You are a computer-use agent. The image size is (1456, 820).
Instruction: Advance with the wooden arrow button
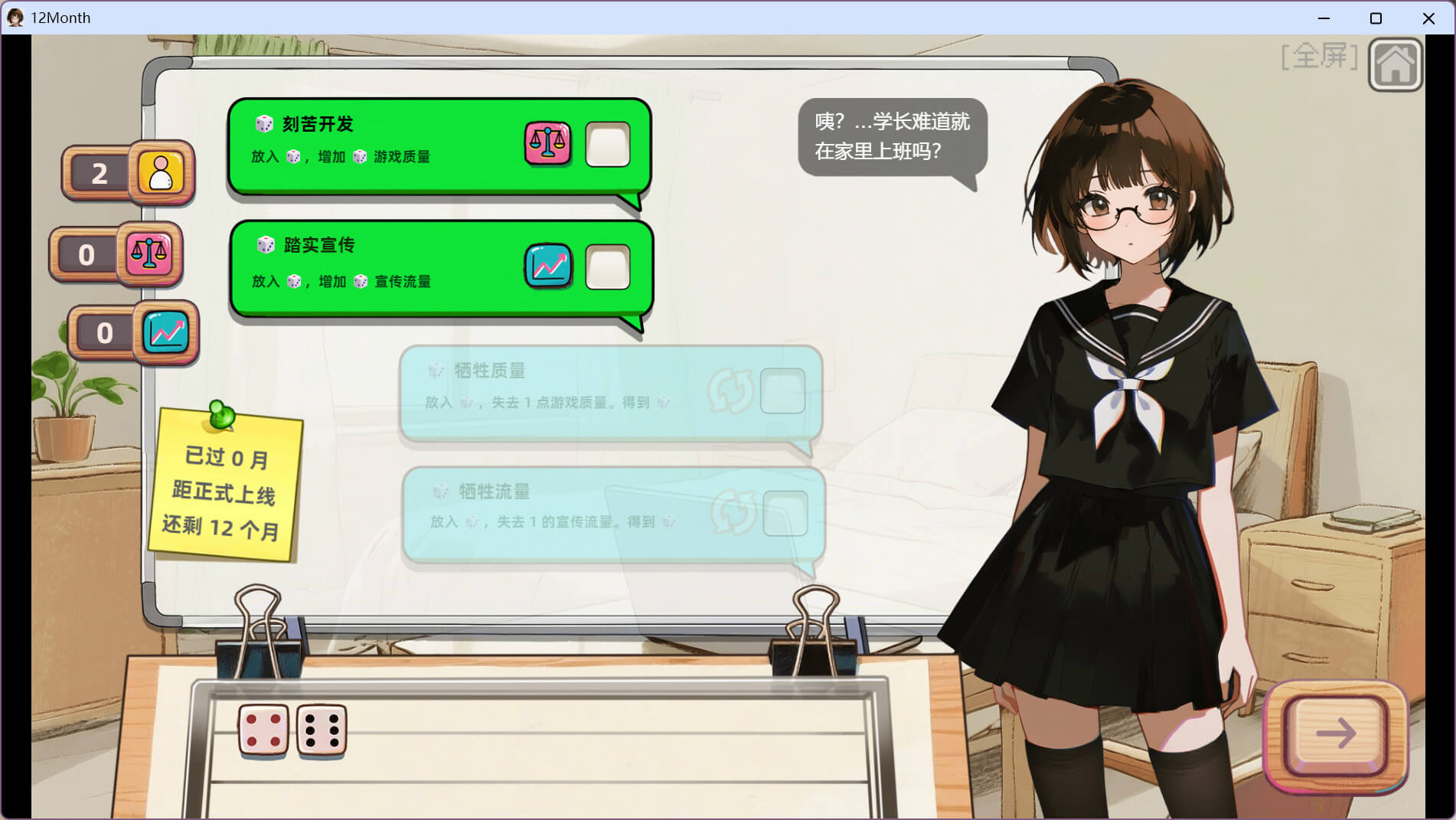pos(1336,733)
